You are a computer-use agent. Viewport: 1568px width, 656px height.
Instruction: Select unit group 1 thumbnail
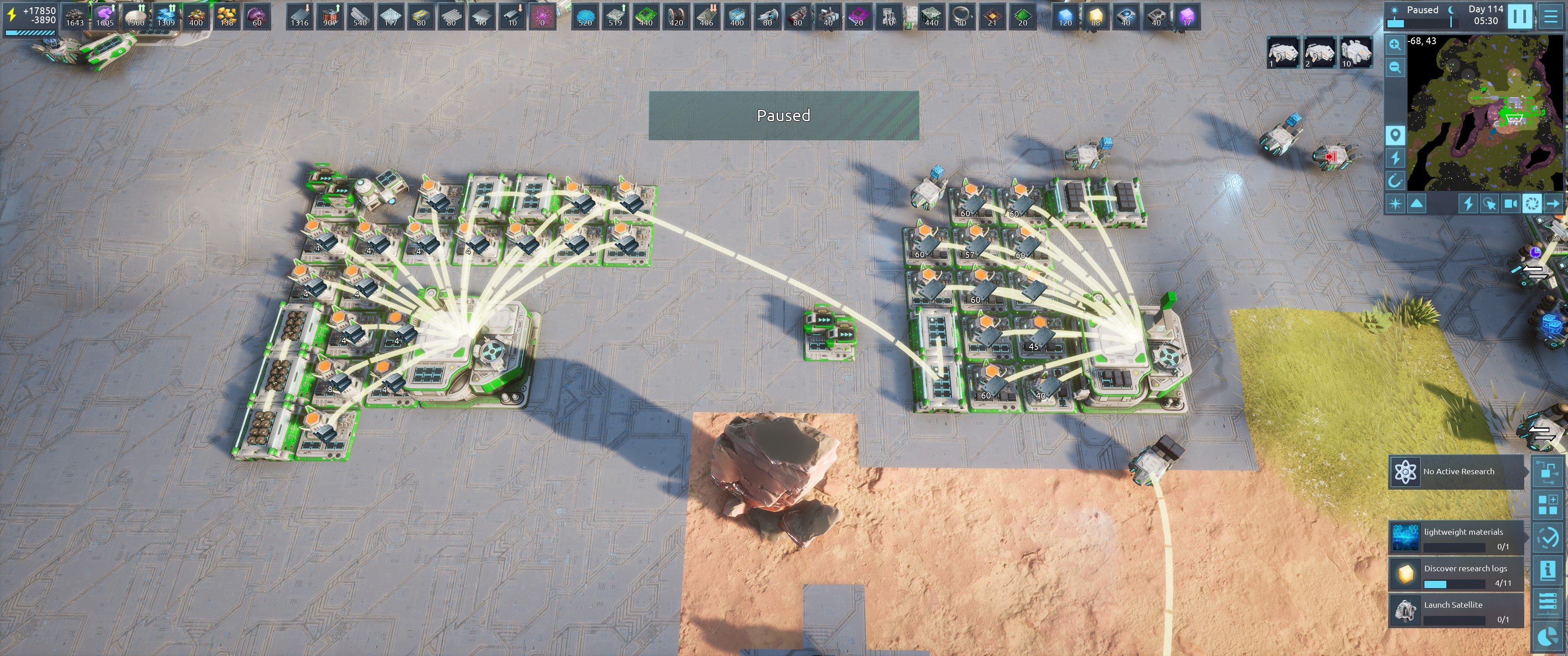tap(1283, 52)
